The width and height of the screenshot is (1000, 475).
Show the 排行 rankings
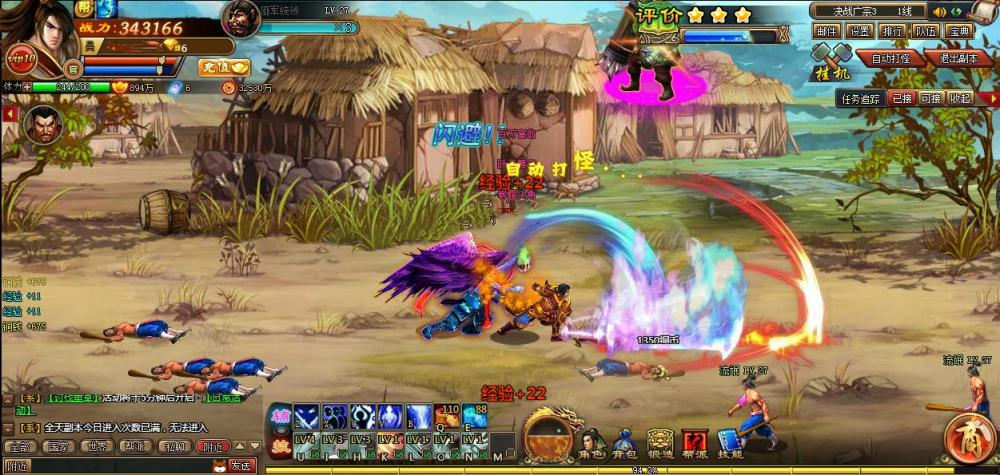click(x=891, y=31)
